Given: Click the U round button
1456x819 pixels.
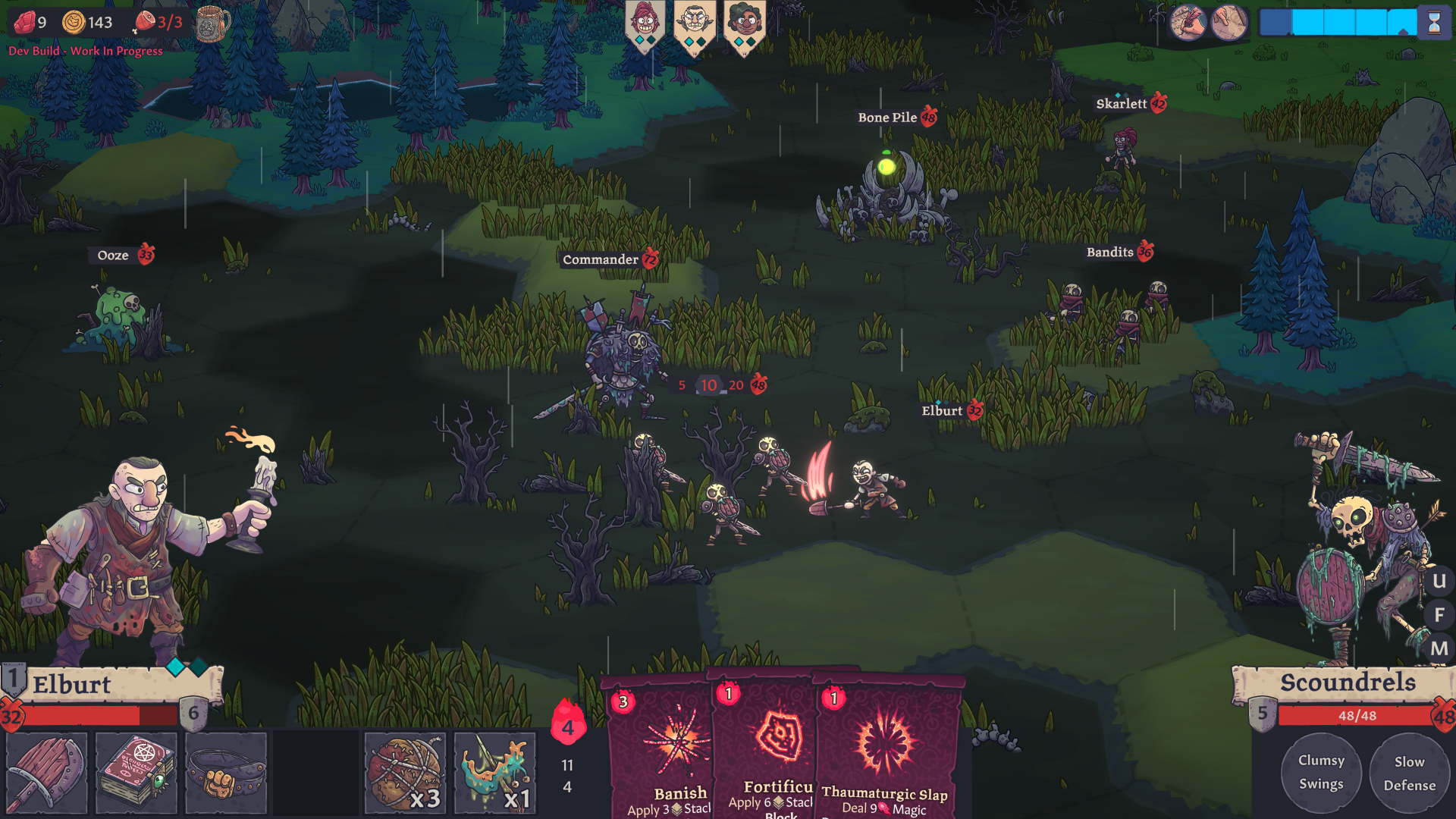Looking at the screenshot, I should pyautogui.click(x=1439, y=582).
